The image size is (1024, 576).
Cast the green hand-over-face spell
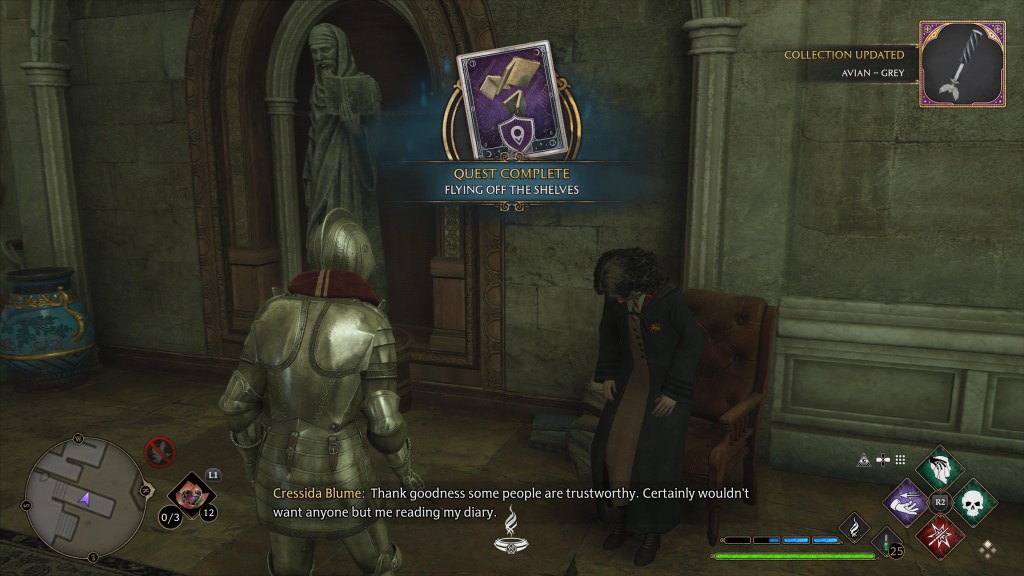click(x=938, y=467)
